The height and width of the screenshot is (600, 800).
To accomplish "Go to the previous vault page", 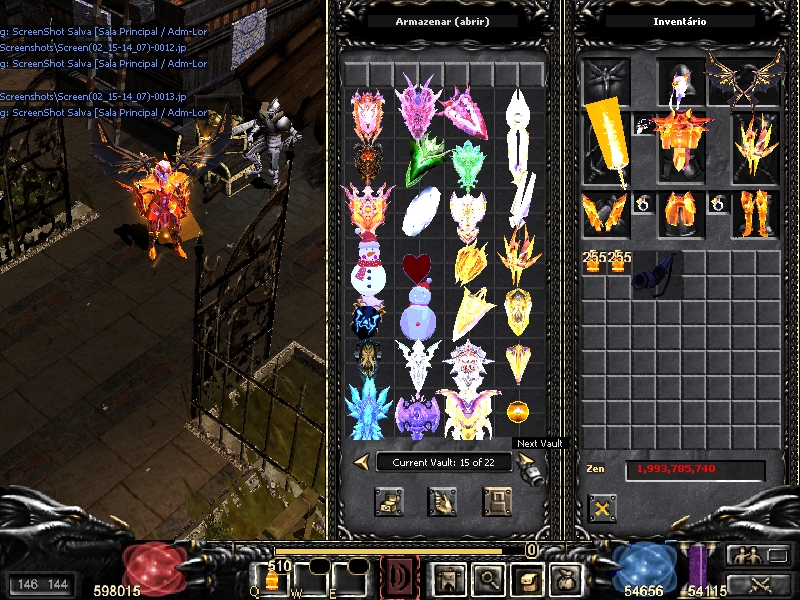I will 361,461.
